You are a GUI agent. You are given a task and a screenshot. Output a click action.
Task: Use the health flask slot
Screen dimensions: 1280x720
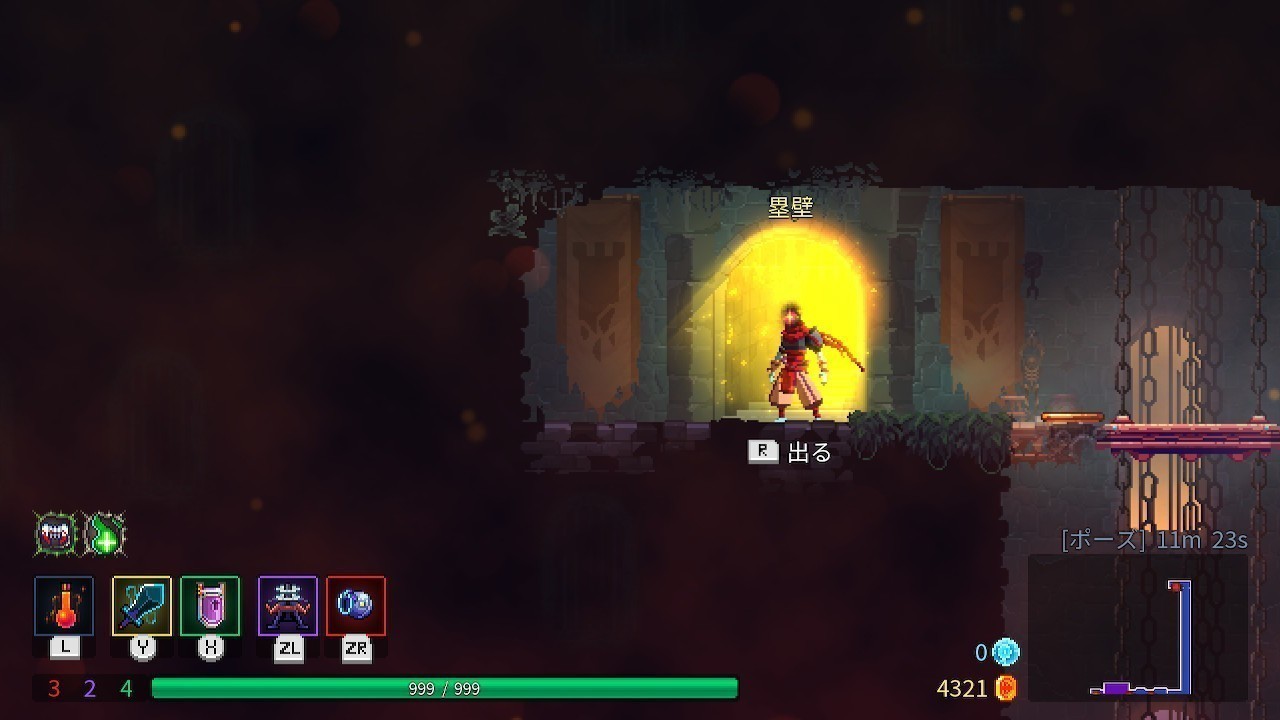tap(64, 606)
